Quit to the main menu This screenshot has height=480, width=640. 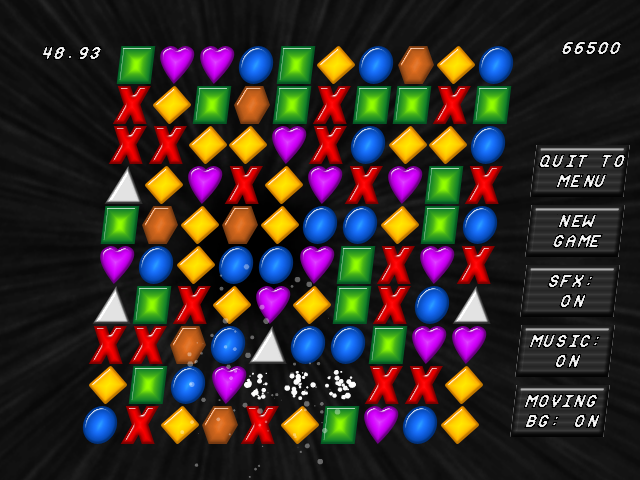click(580, 171)
